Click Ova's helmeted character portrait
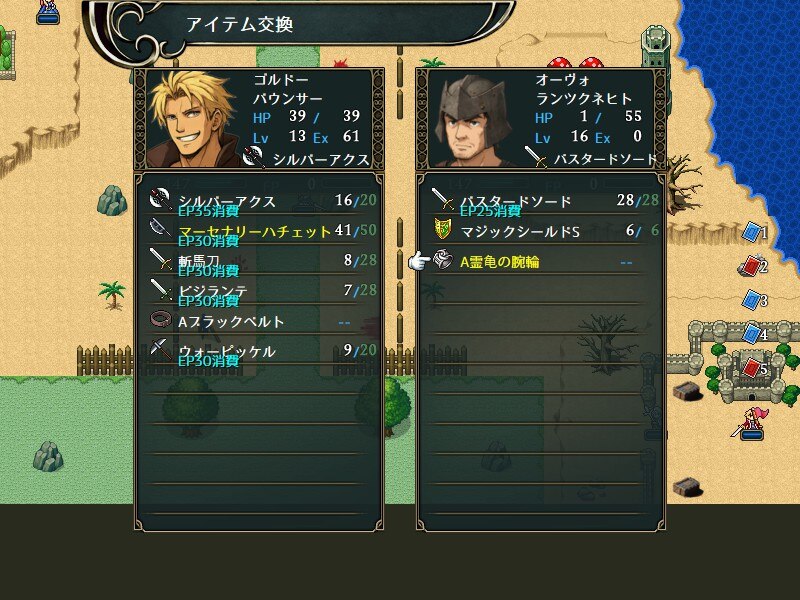The height and width of the screenshot is (600, 800). pyautogui.click(x=470, y=120)
